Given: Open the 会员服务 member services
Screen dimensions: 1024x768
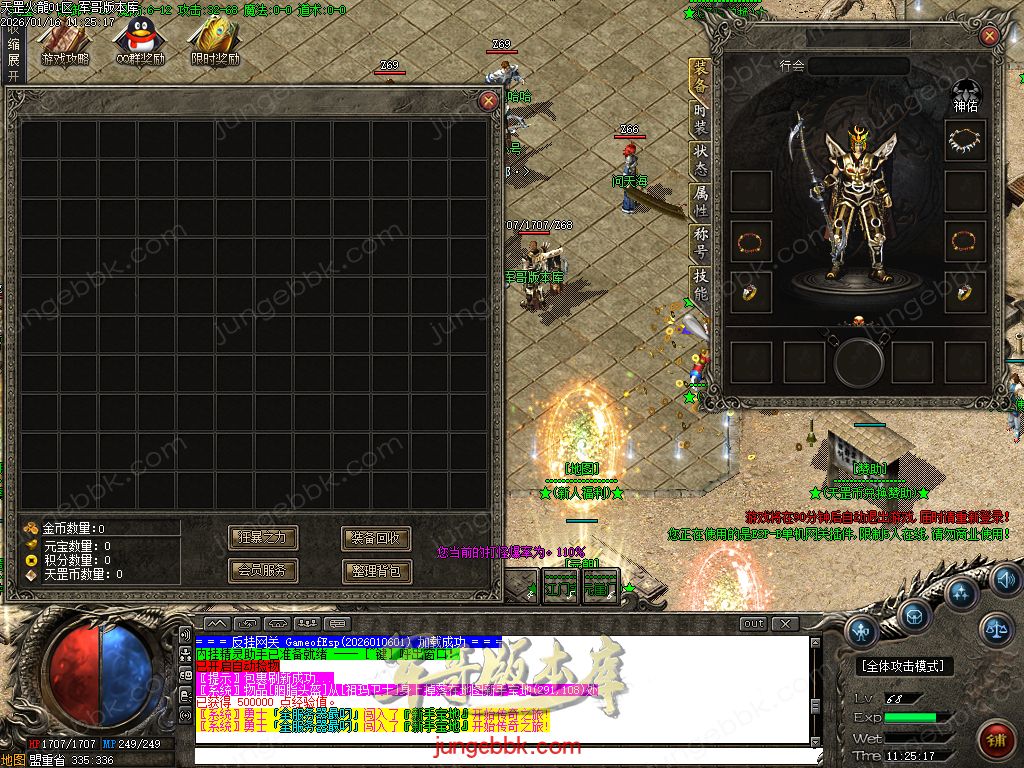Looking at the screenshot, I should pos(263,571).
